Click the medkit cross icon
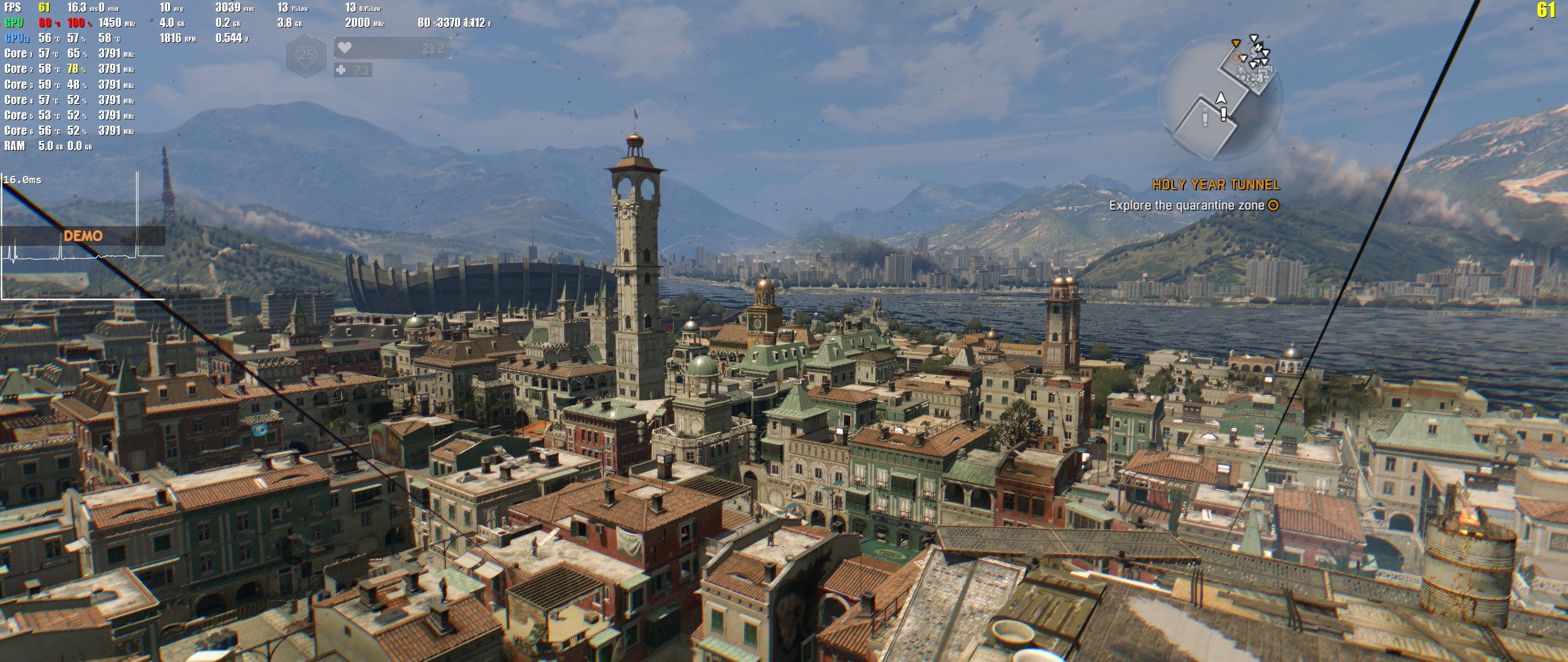 (x=341, y=70)
